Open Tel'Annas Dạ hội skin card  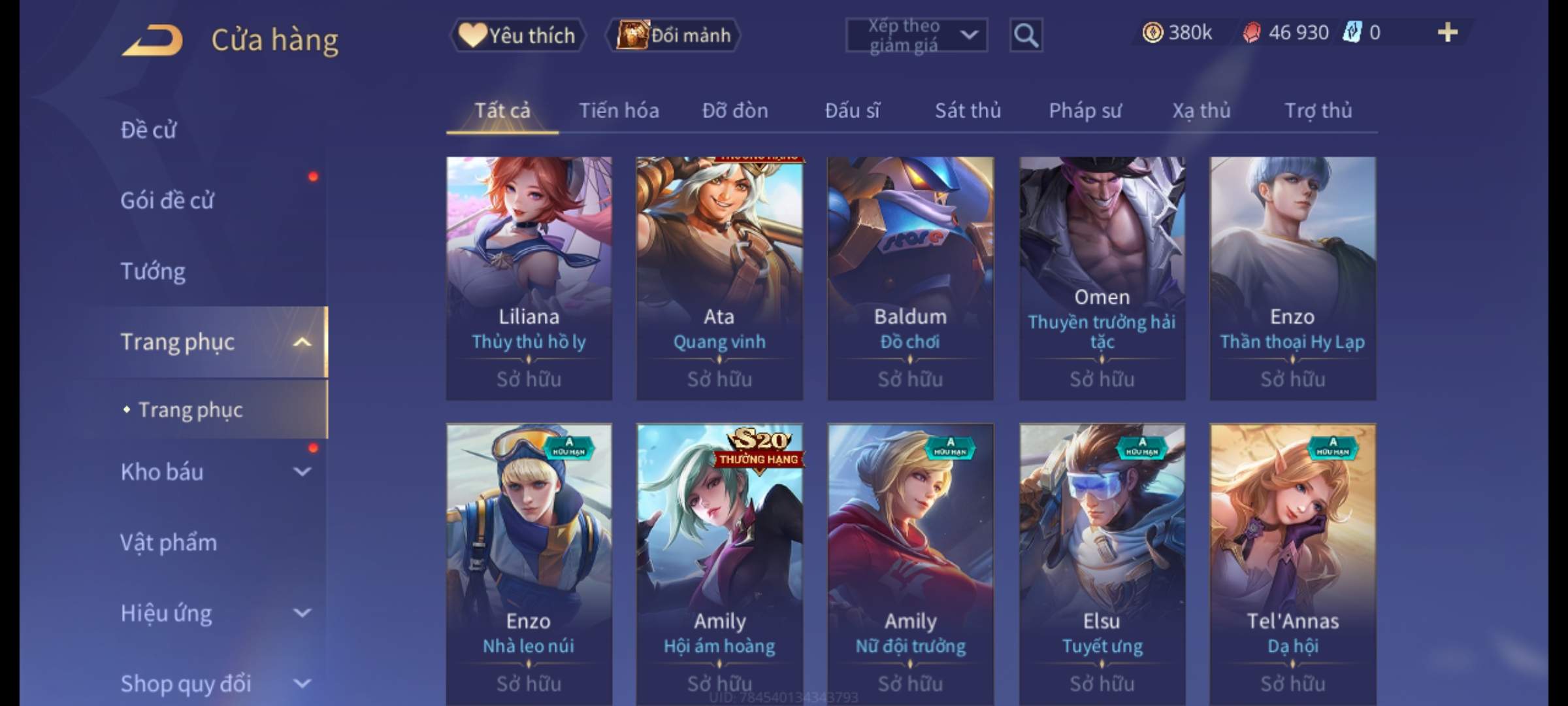[x=1292, y=562]
